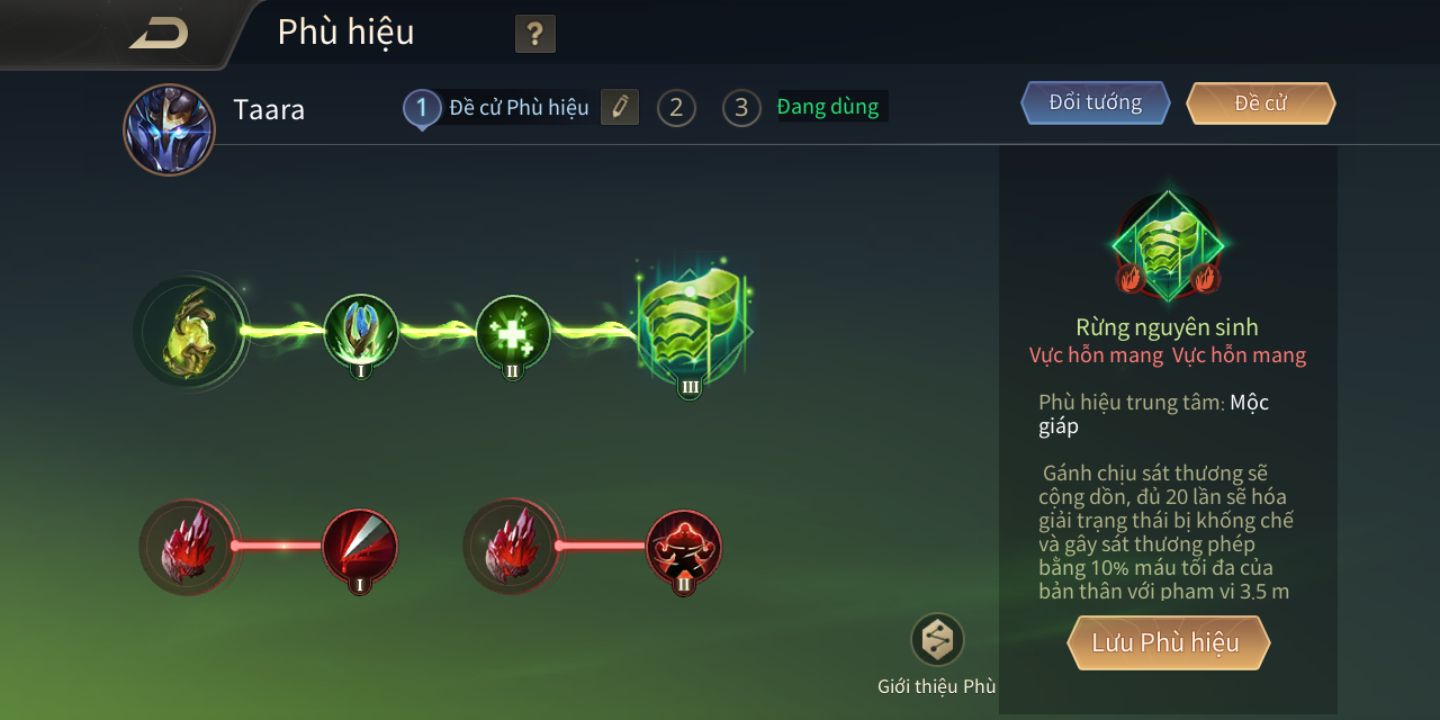Screen dimensions: 1440x720
Task: Open the Đề cử recommendations button
Action: coord(1260,103)
